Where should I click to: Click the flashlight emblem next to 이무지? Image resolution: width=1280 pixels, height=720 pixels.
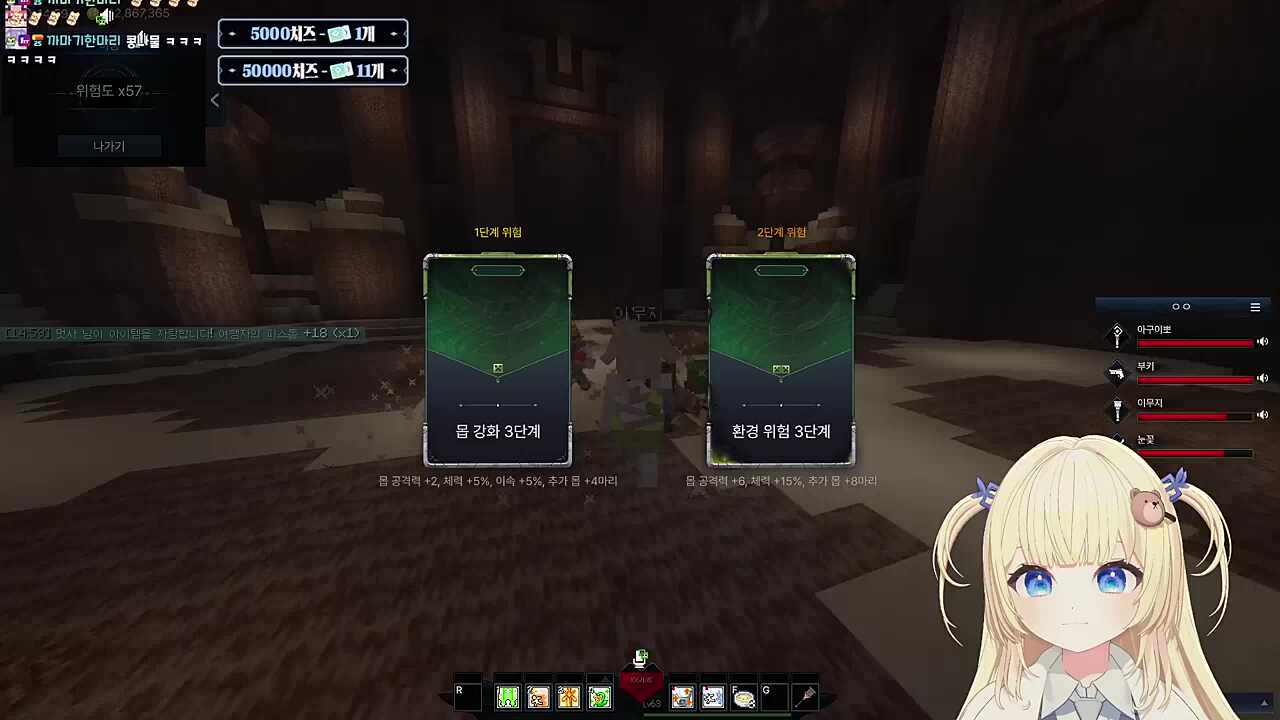click(1117, 413)
